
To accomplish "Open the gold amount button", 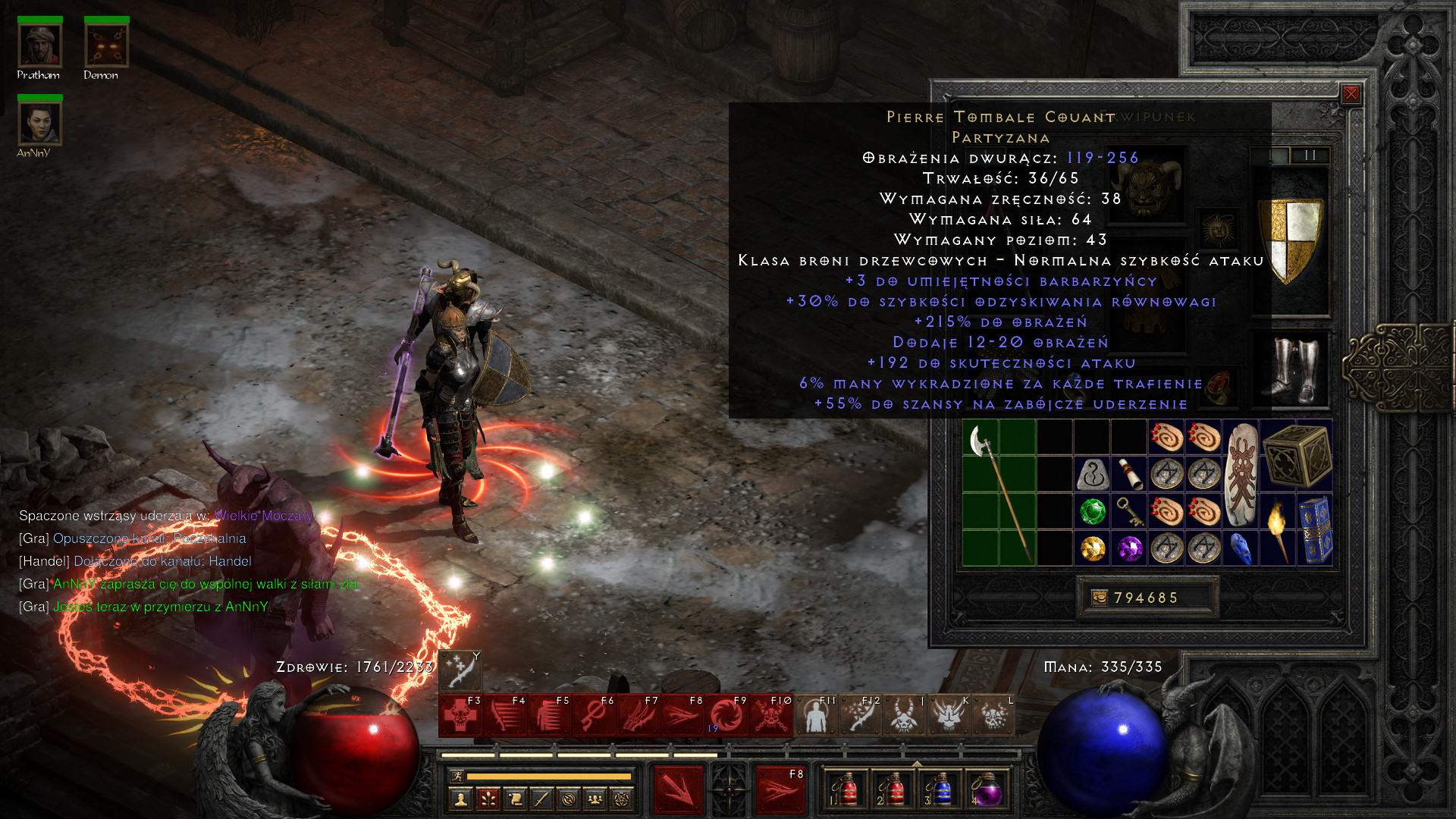I will coord(1099,598).
